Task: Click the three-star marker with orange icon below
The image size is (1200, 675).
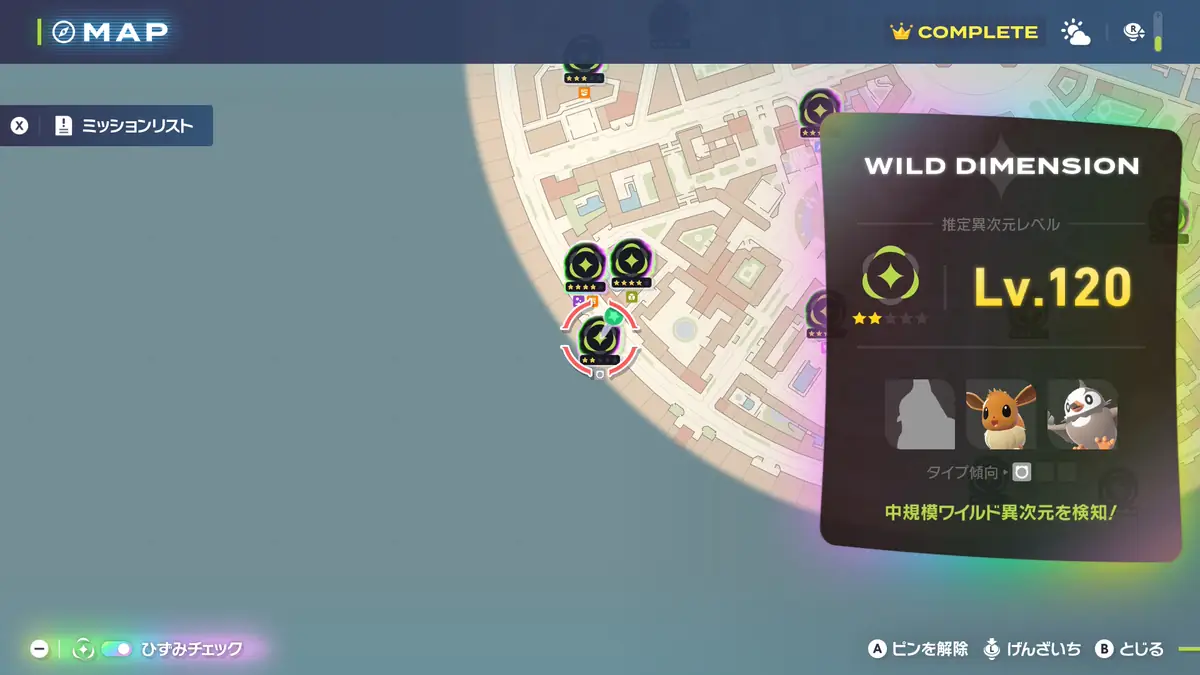Action: pyautogui.click(x=583, y=58)
